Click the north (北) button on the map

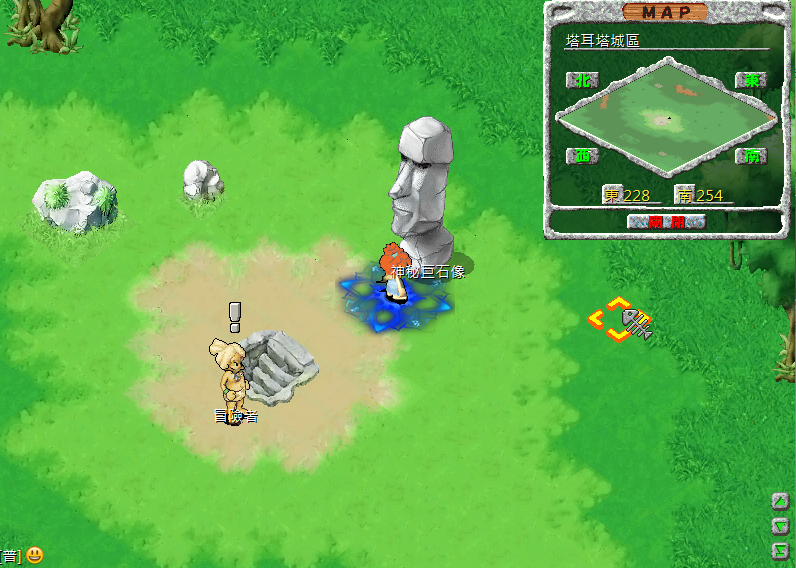tap(581, 80)
